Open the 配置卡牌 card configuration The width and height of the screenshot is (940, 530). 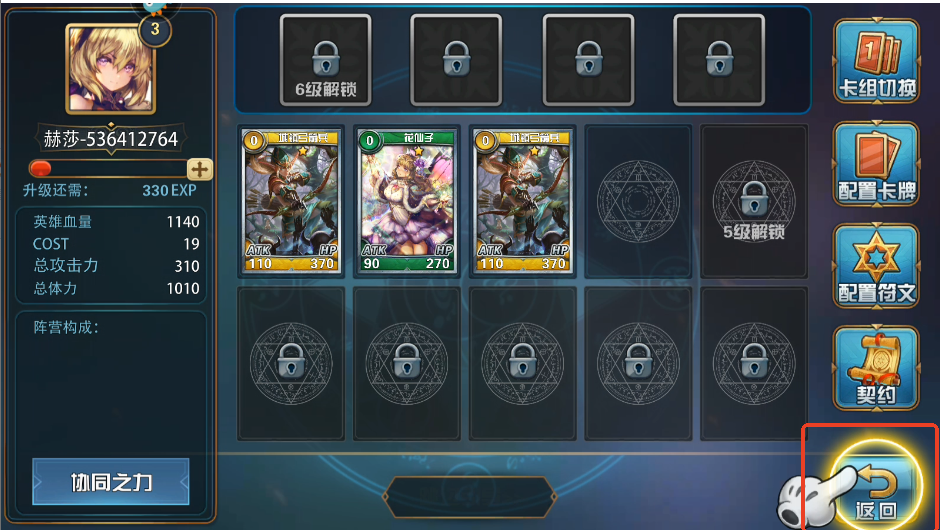coord(875,164)
